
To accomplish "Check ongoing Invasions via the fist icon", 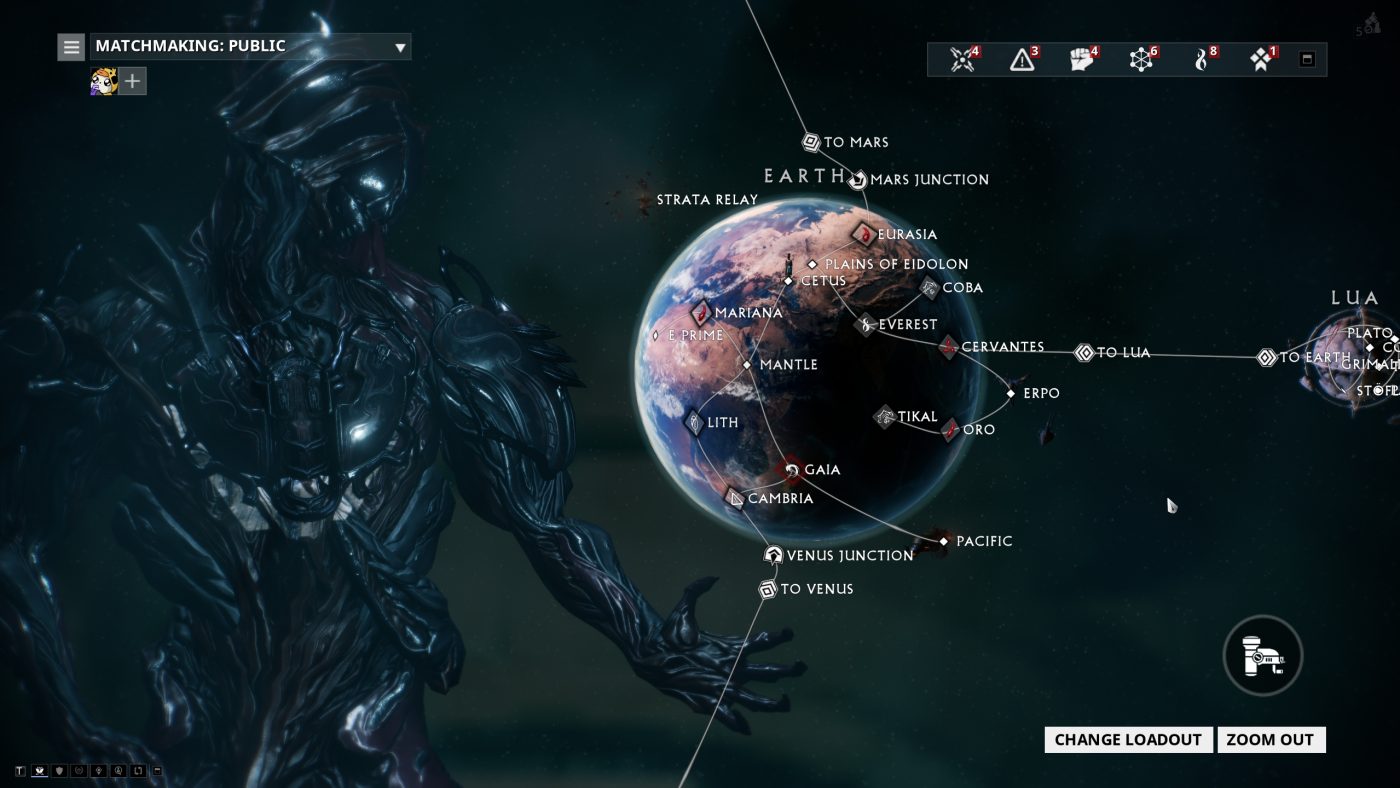I will pyautogui.click(x=1080, y=59).
